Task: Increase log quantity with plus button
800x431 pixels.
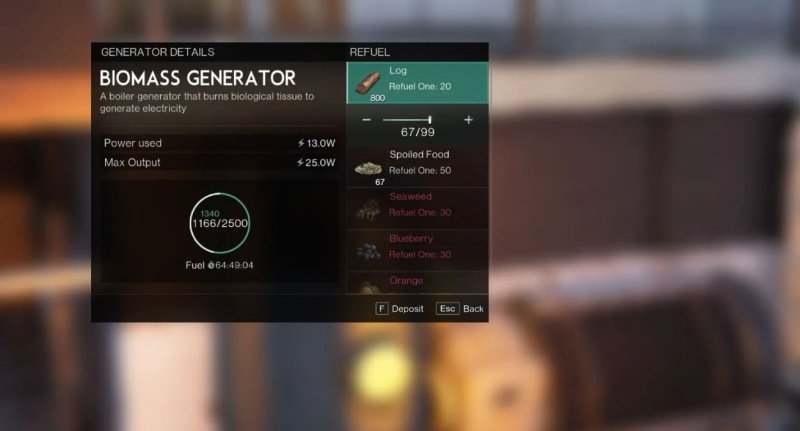Action: click(x=468, y=120)
